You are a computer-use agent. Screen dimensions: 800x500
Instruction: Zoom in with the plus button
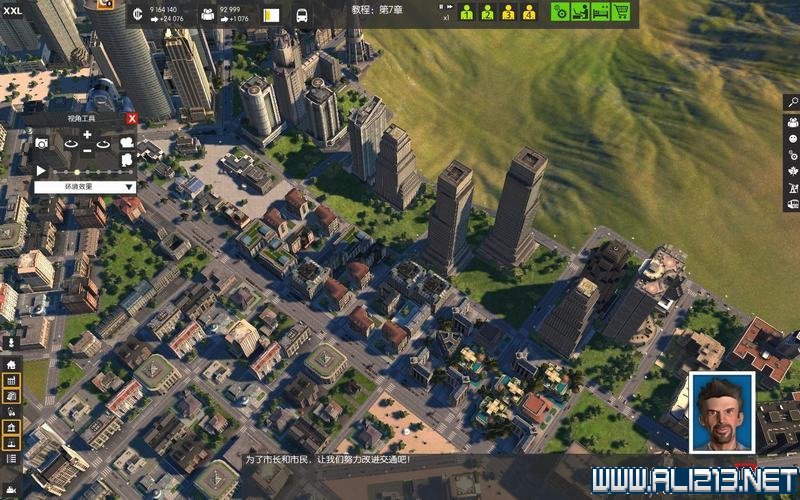tap(87, 135)
